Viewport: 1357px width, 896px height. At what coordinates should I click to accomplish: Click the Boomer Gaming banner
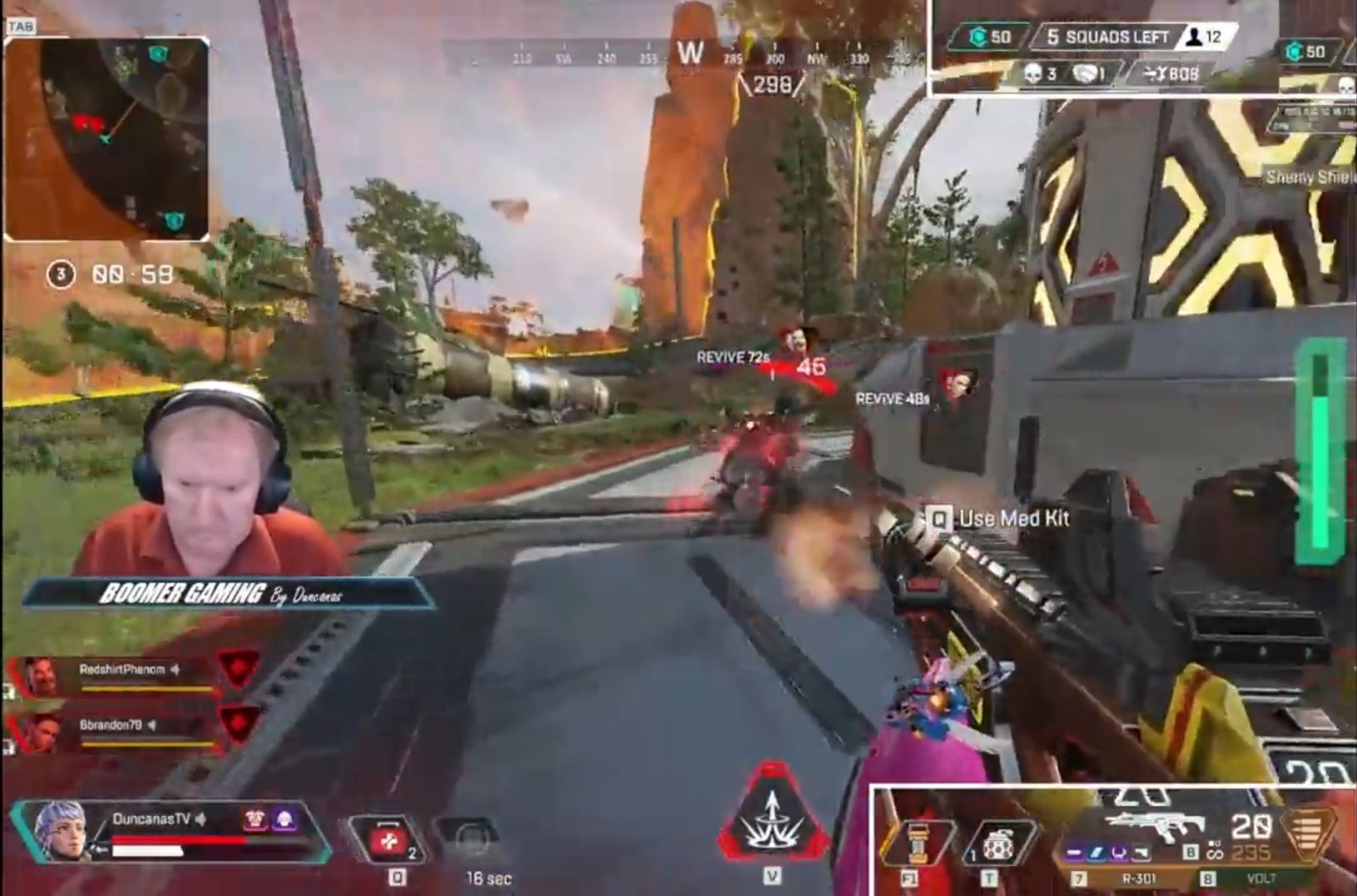[x=225, y=593]
